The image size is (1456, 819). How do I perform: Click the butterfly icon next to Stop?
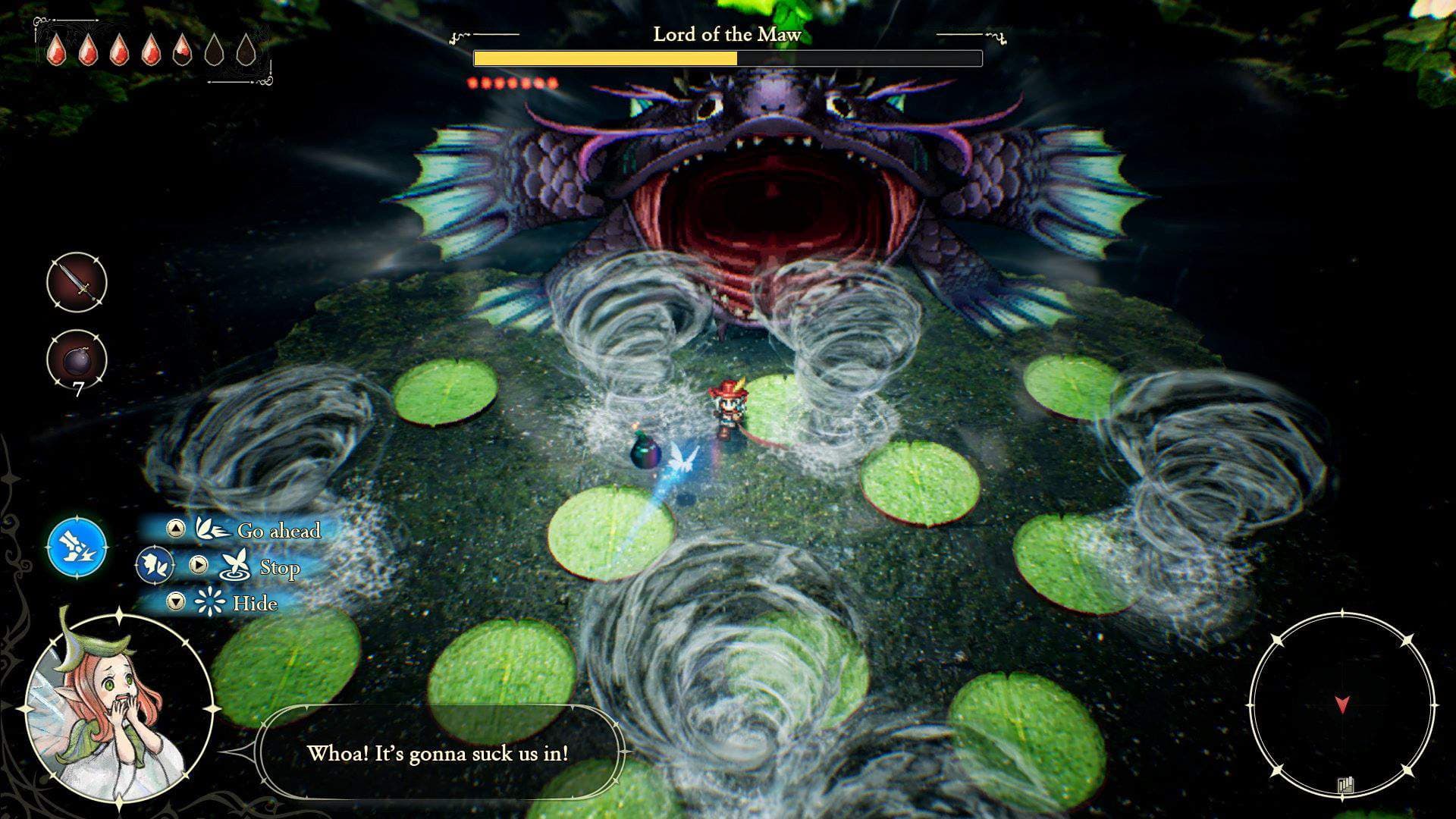tap(235, 565)
